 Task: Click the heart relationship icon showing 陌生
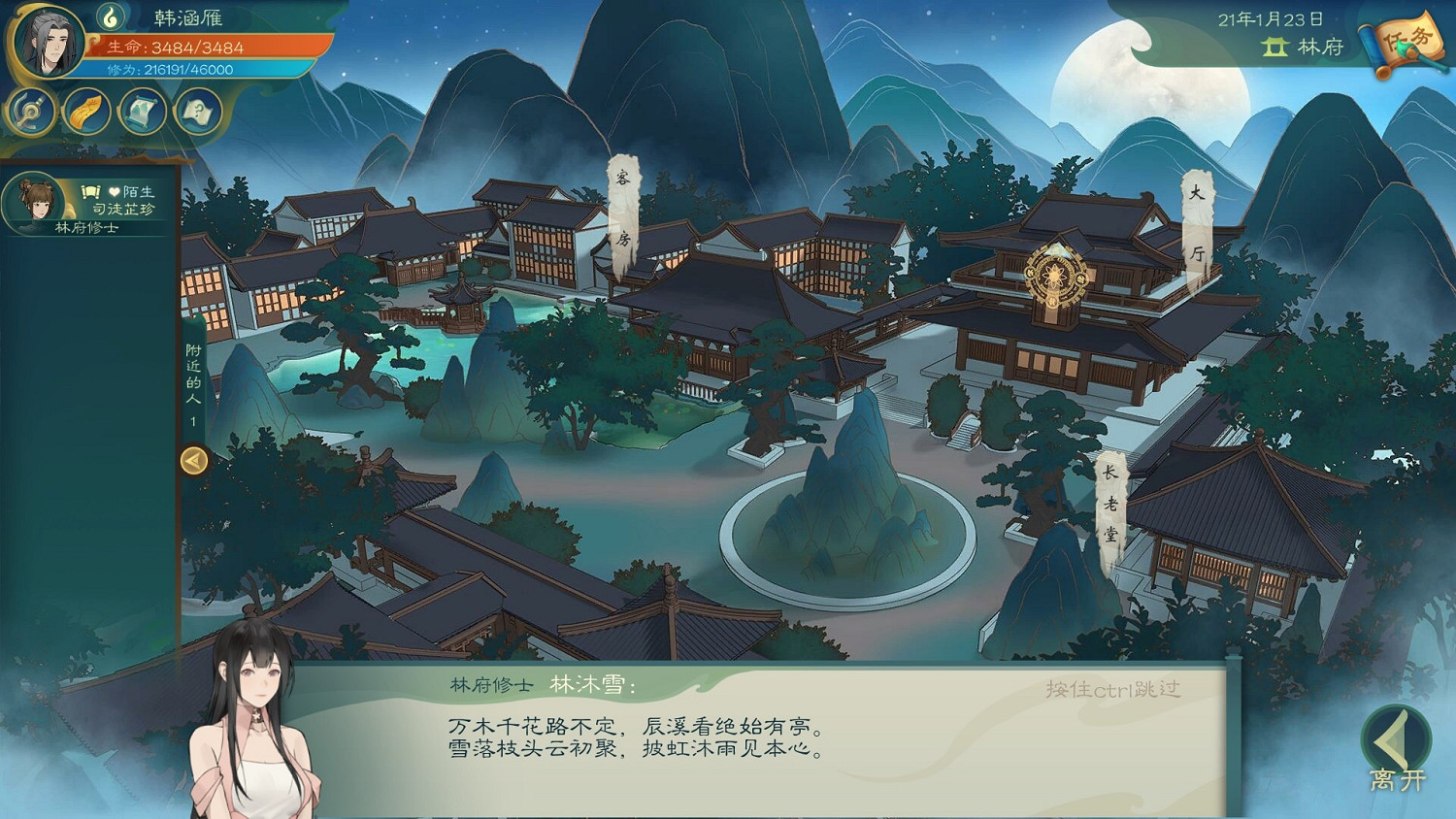pos(113,192)
